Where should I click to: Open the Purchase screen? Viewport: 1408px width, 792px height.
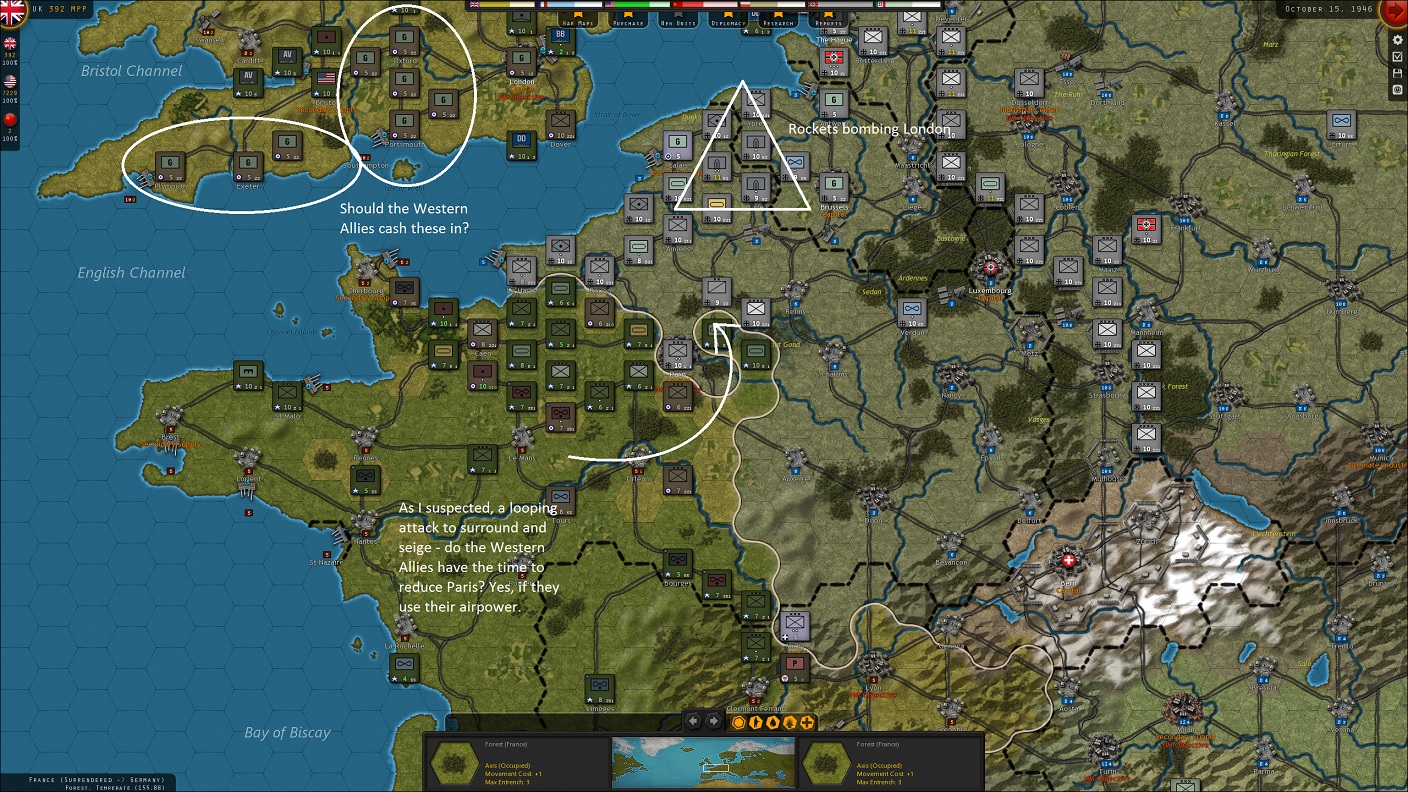(x=628, y=22)
